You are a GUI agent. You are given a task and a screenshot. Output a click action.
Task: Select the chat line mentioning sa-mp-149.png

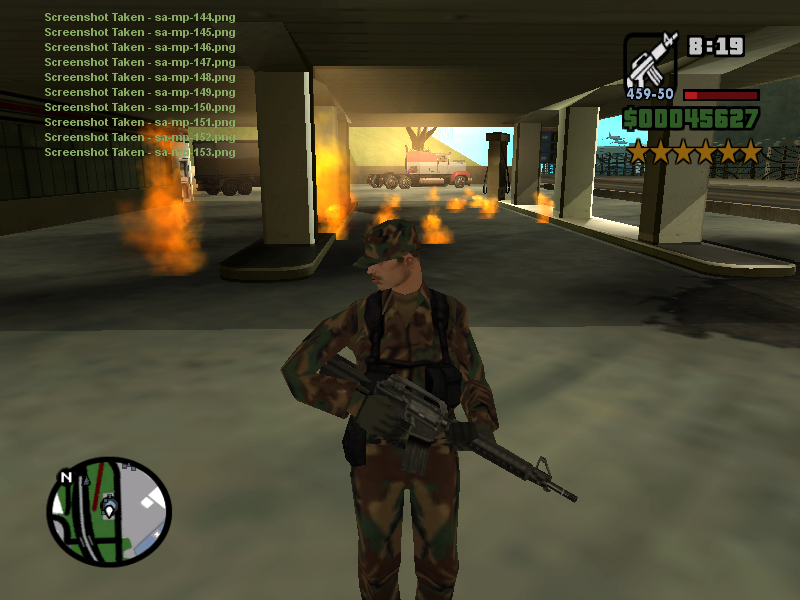(x=140, y=92)
